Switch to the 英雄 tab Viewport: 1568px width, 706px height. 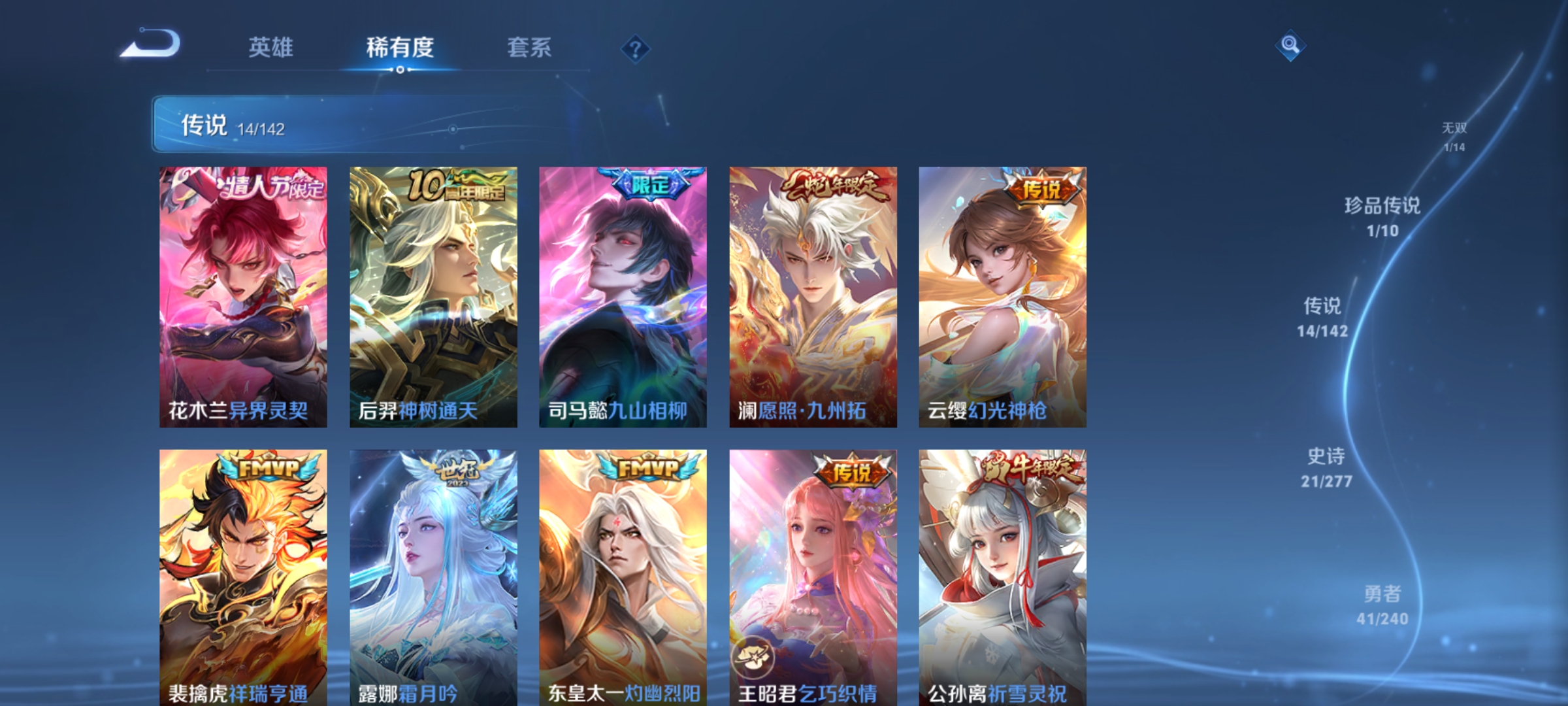pos(272,47)
